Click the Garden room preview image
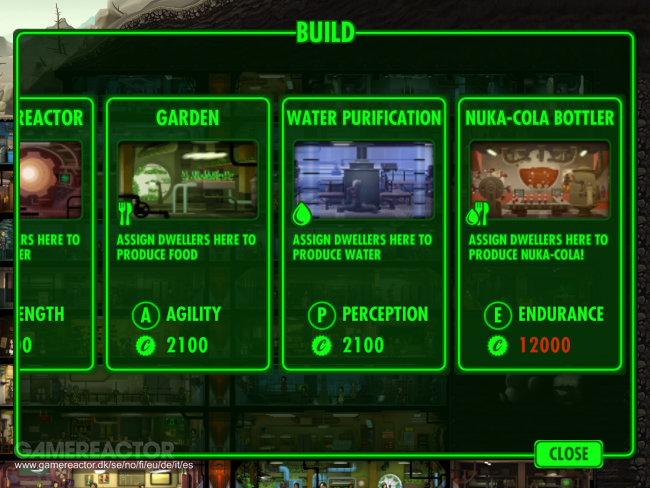This screenshot has width=650, height=488. pos(187,179)
